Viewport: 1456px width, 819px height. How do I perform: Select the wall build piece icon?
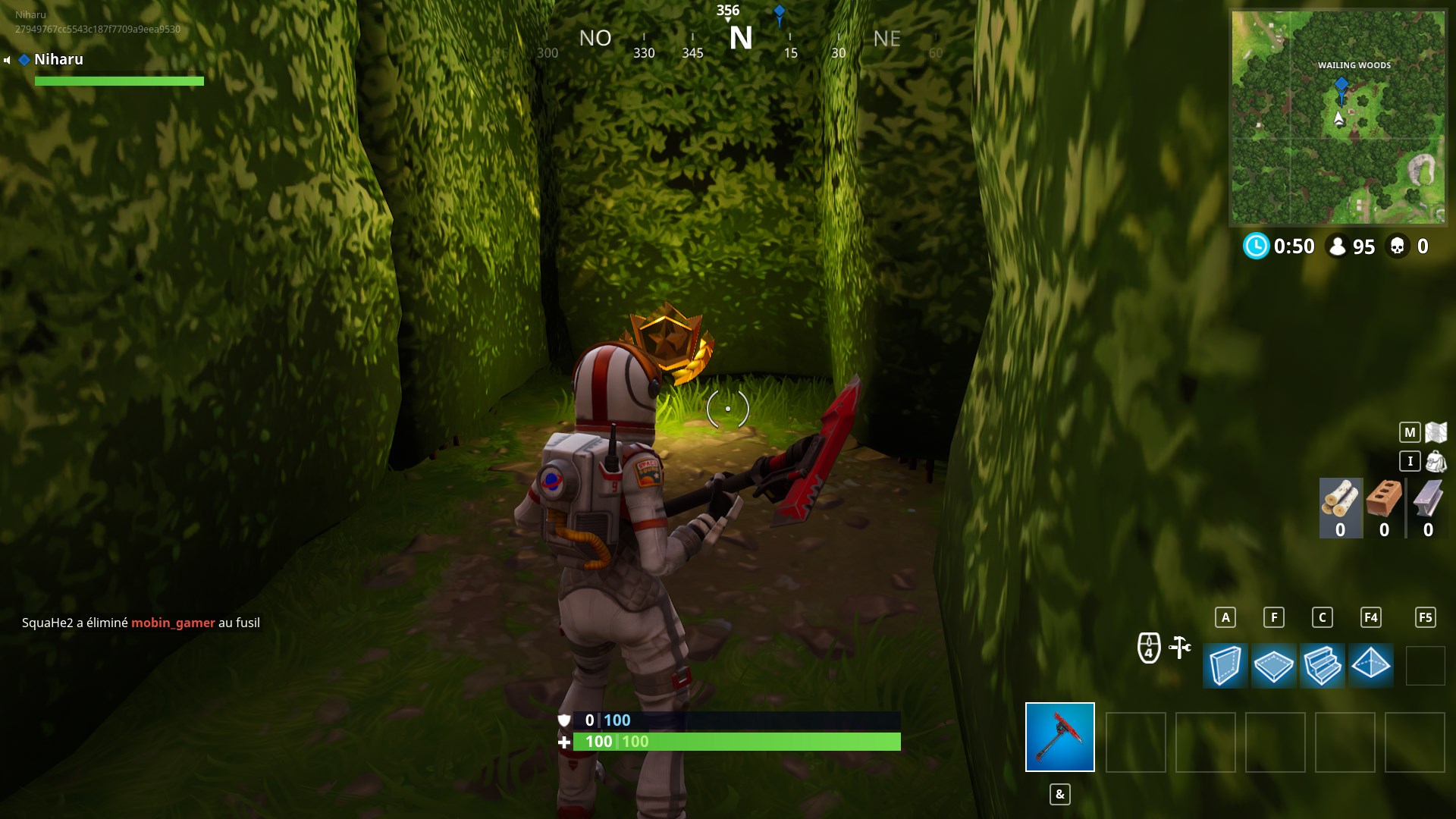pyautogui.click(x=1226, y=666)
